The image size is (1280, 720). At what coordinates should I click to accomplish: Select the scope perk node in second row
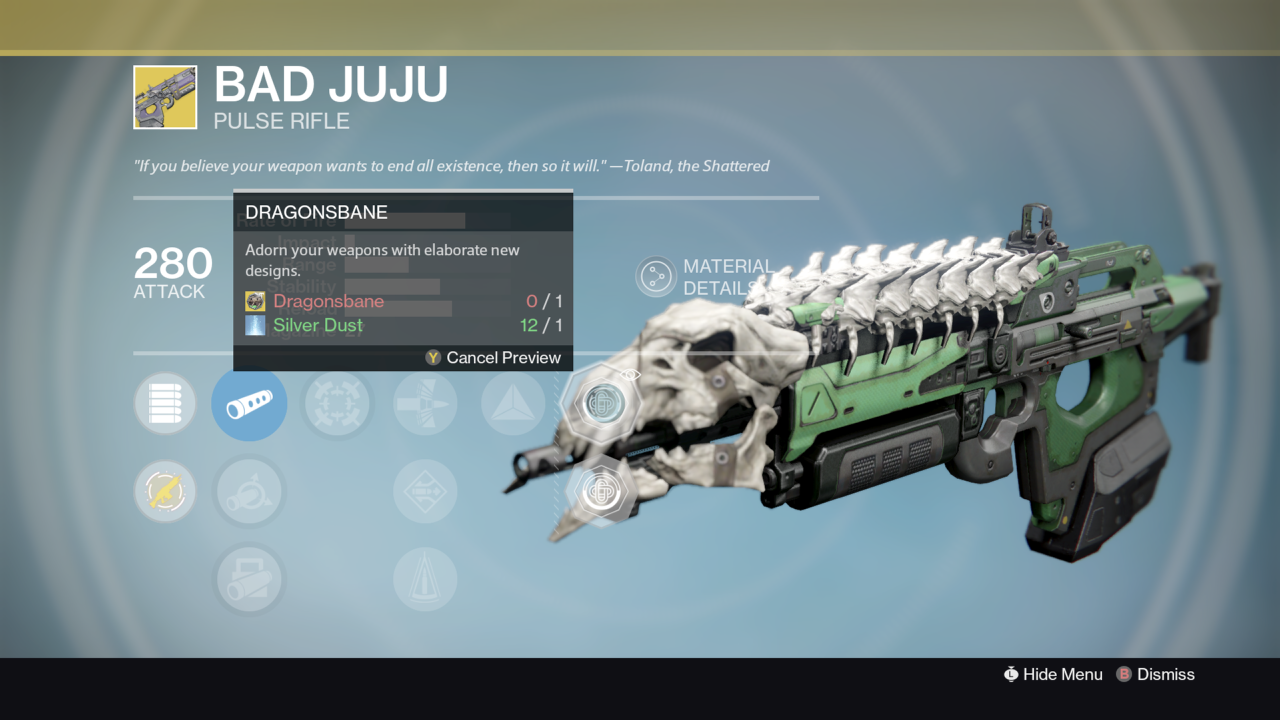tap(249, 491)
